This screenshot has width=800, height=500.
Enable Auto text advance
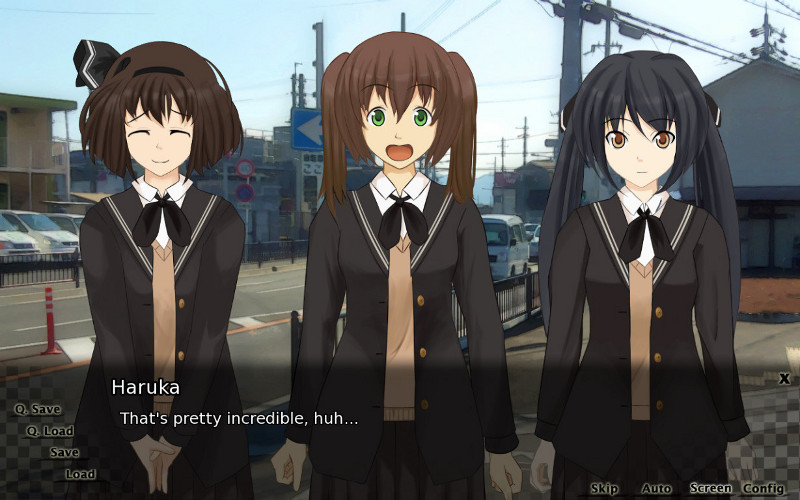[656, 489]
